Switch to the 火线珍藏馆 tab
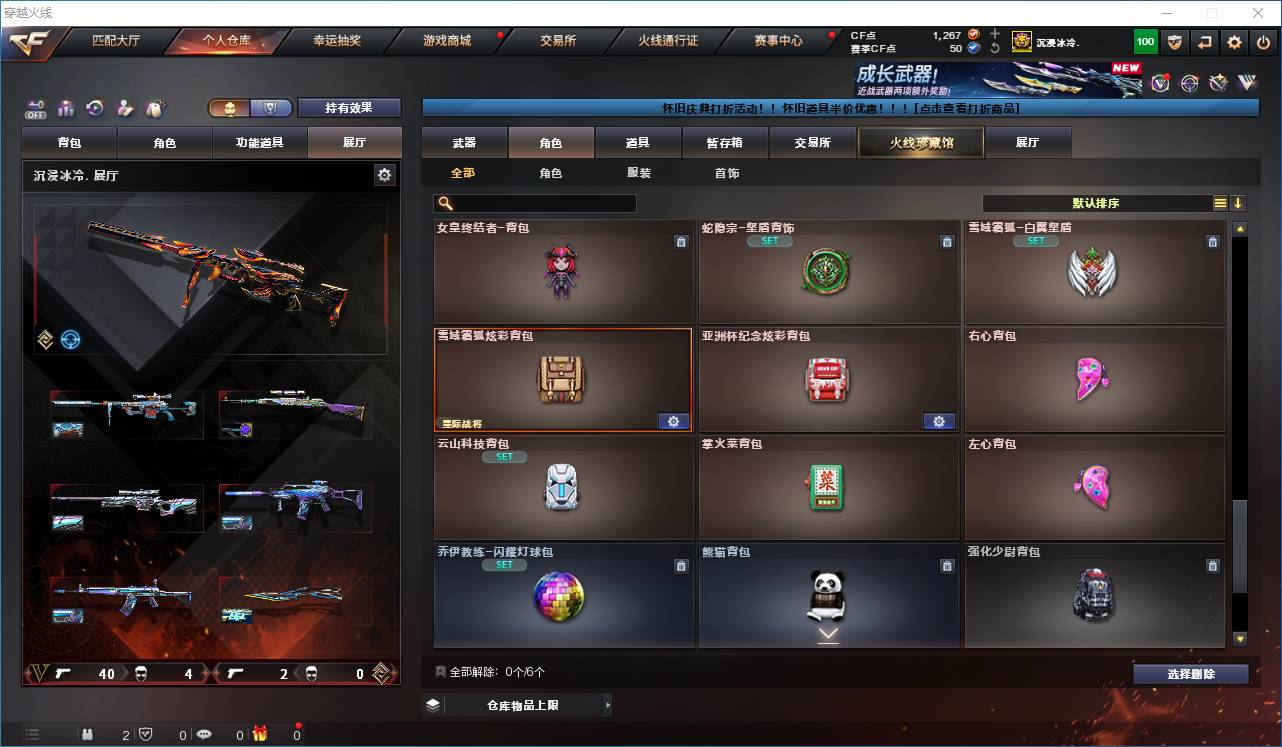This screenshot has width=1282, height=747. coord(919,142)
